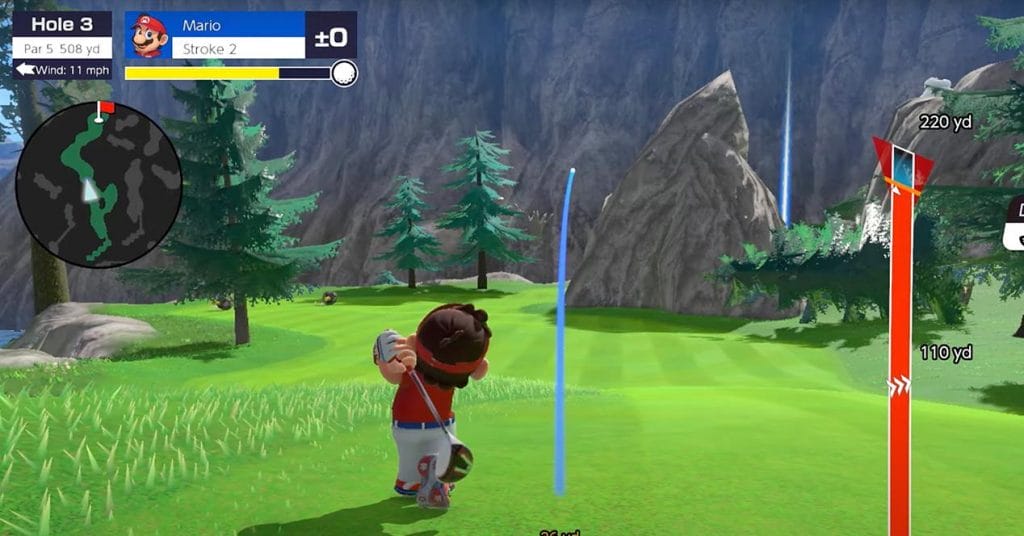Click the red flag on the minimap
This screenshot has height=536, width=1024.
pyautogui.click(x=105, y=107)
